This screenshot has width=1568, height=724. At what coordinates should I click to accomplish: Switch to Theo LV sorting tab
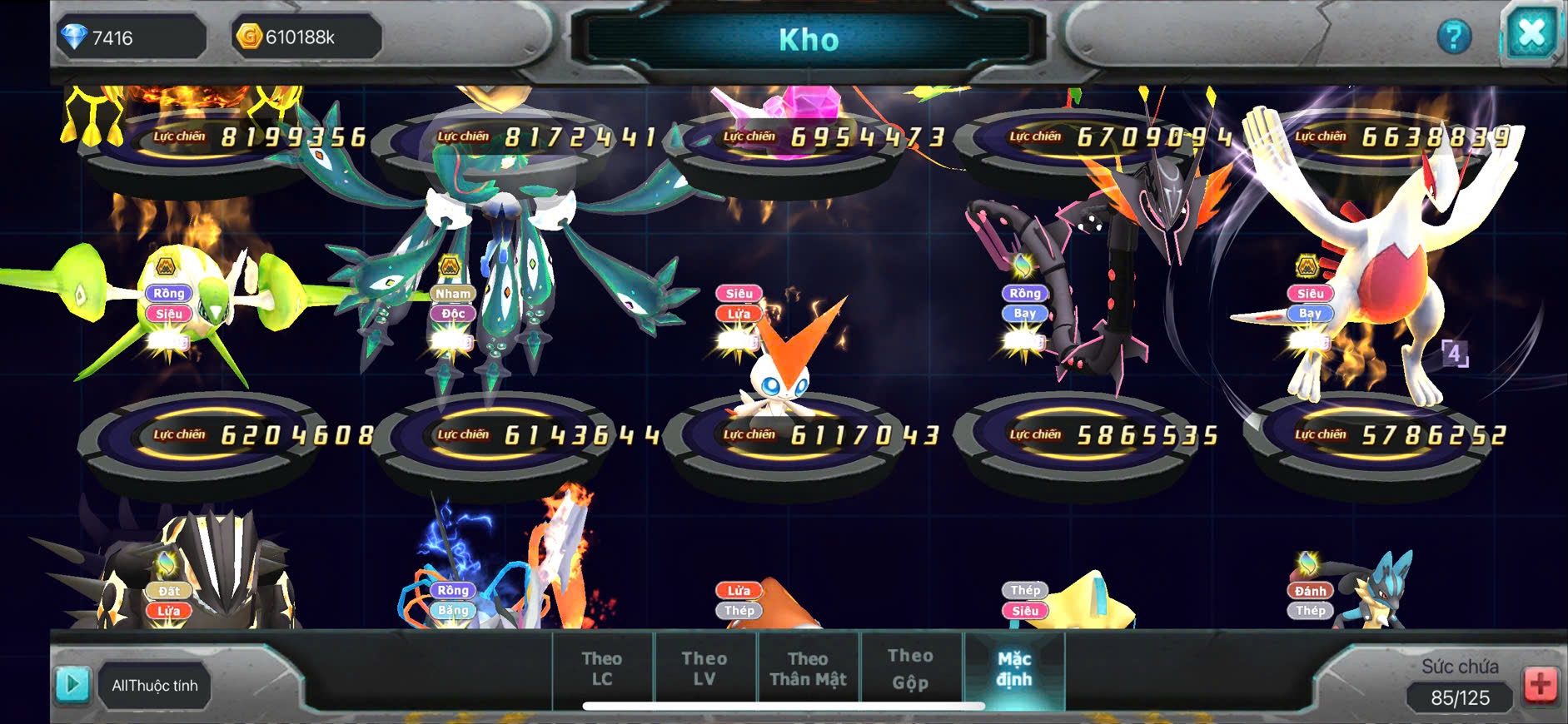pos(704,669)
